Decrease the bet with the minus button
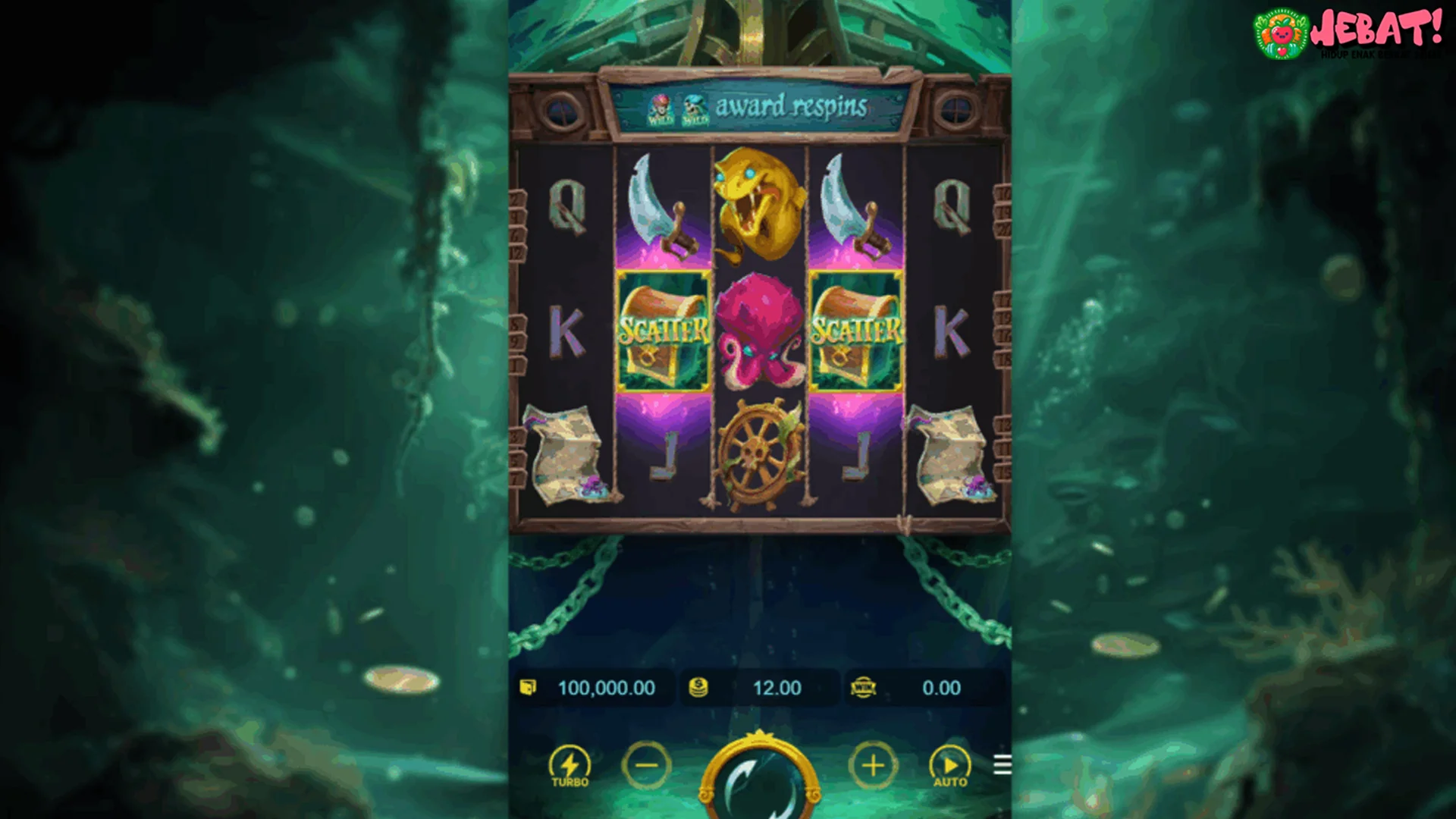The height and width of the screenshot is (819, 1456). tap(645, 766)
